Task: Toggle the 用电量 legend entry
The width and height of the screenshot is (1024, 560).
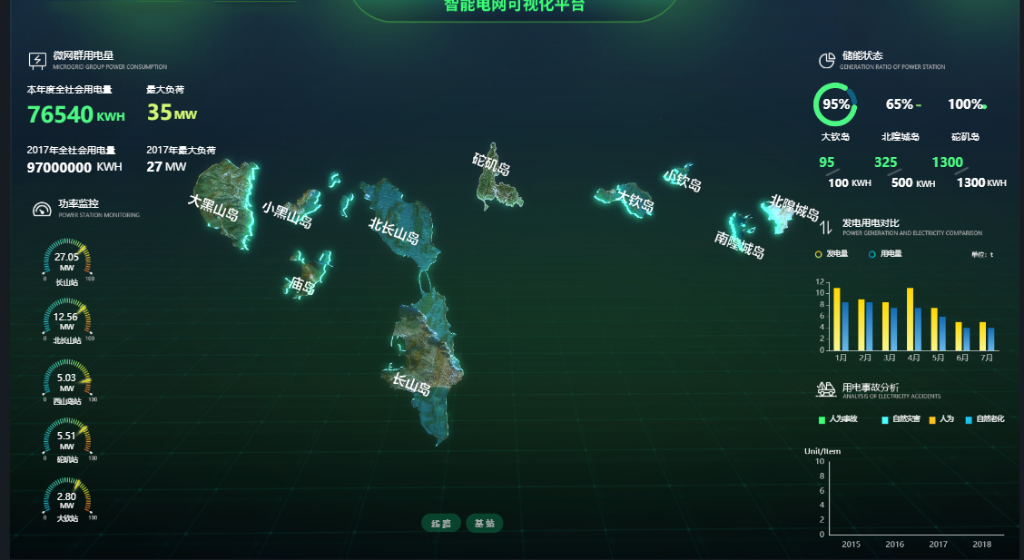Action: tap(885, 254)
